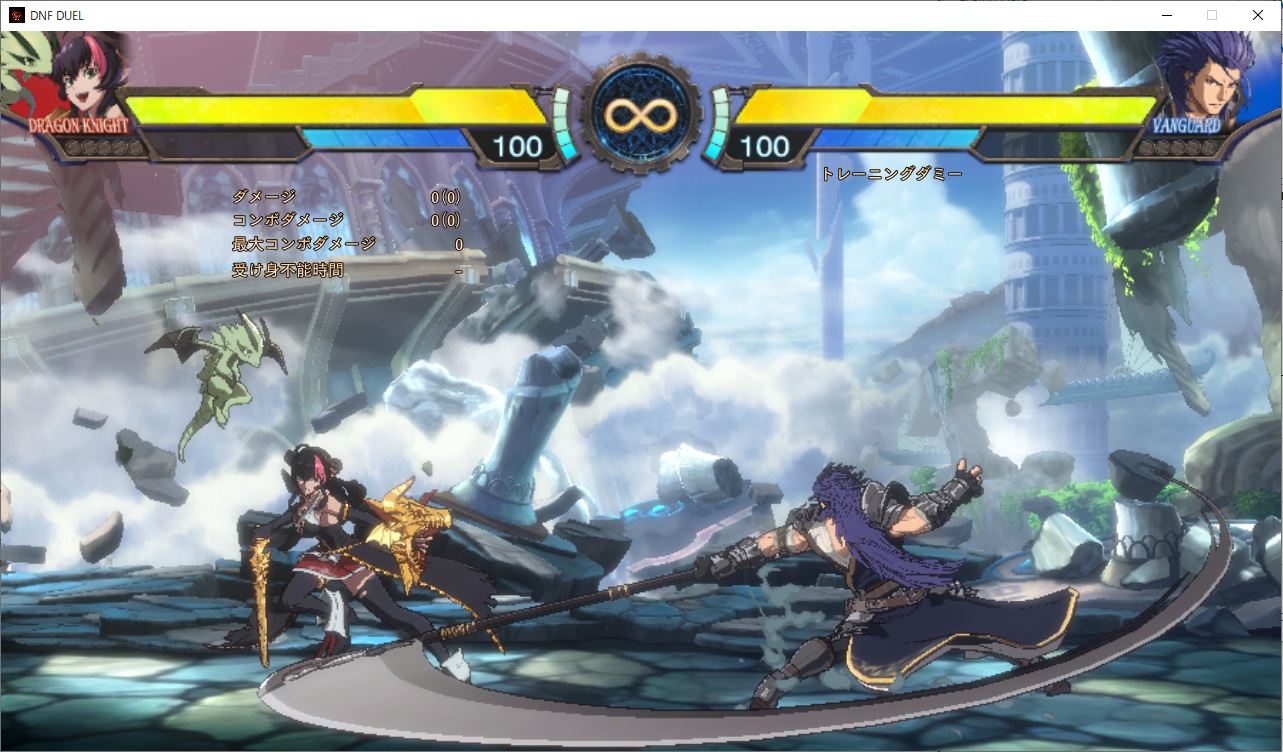This screenshot has width=1283, height=752.
Task: Minimize the DNF DUEL window
Action: [1166, 15]
